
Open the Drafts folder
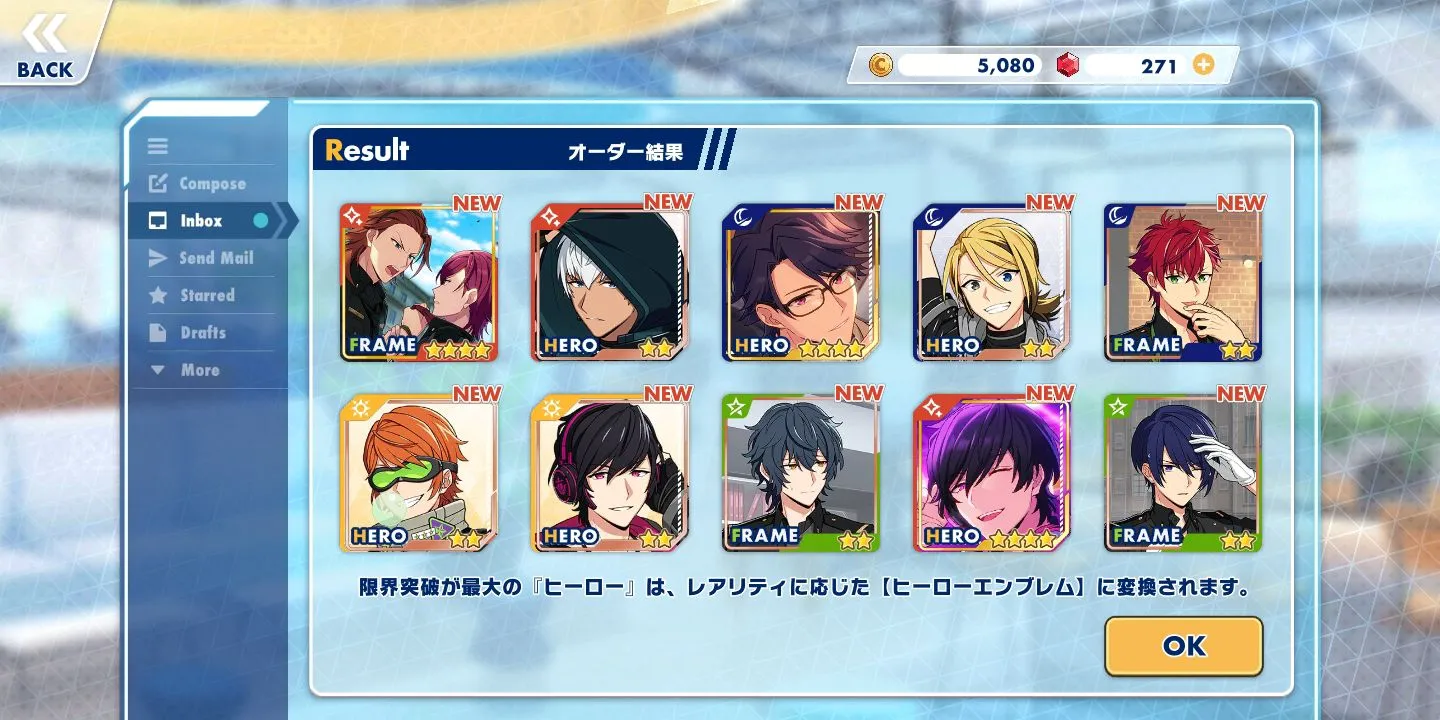coord(202,333)
